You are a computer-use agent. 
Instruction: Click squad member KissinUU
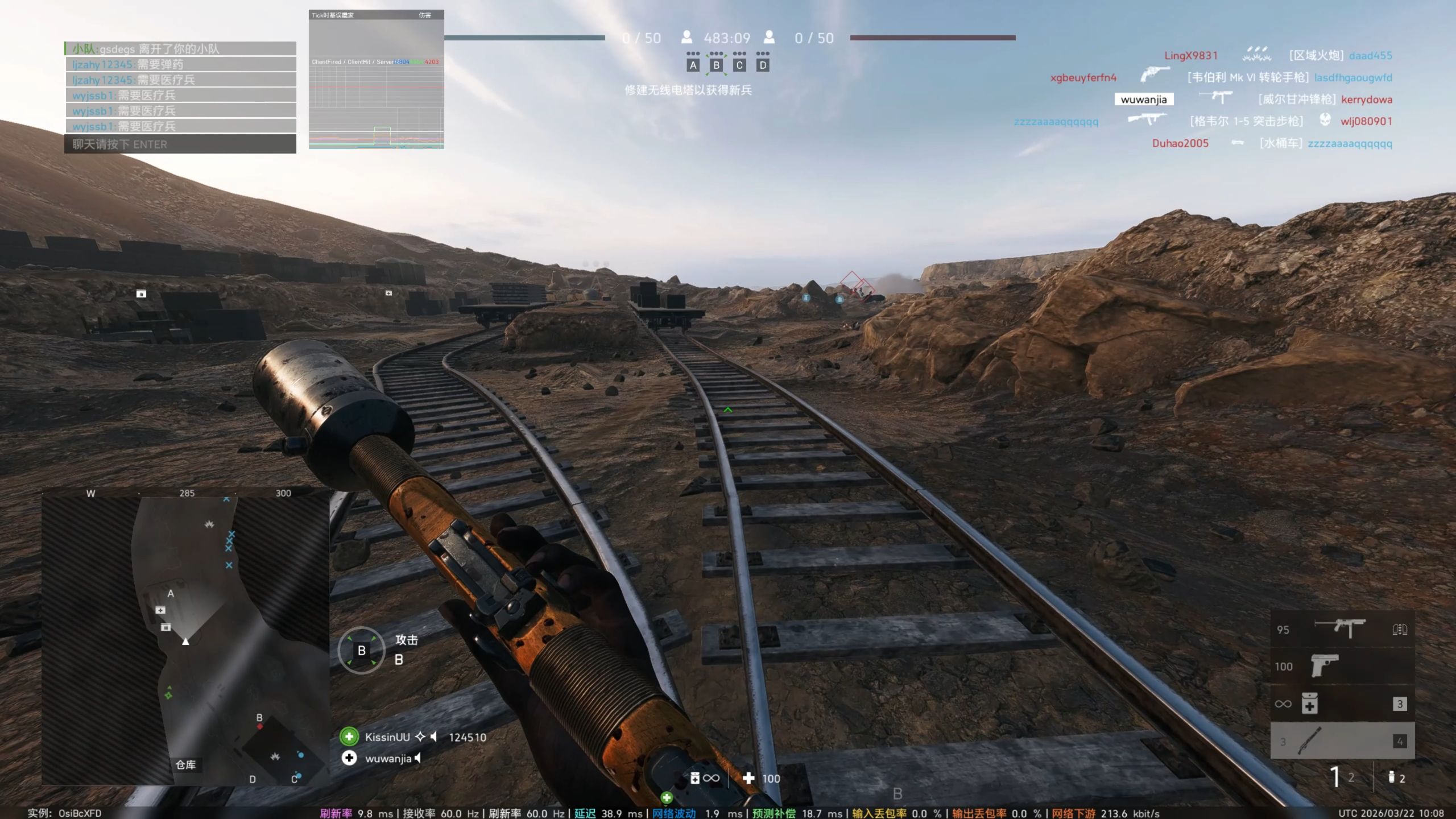pyautogui.click(x=387, y=737)
